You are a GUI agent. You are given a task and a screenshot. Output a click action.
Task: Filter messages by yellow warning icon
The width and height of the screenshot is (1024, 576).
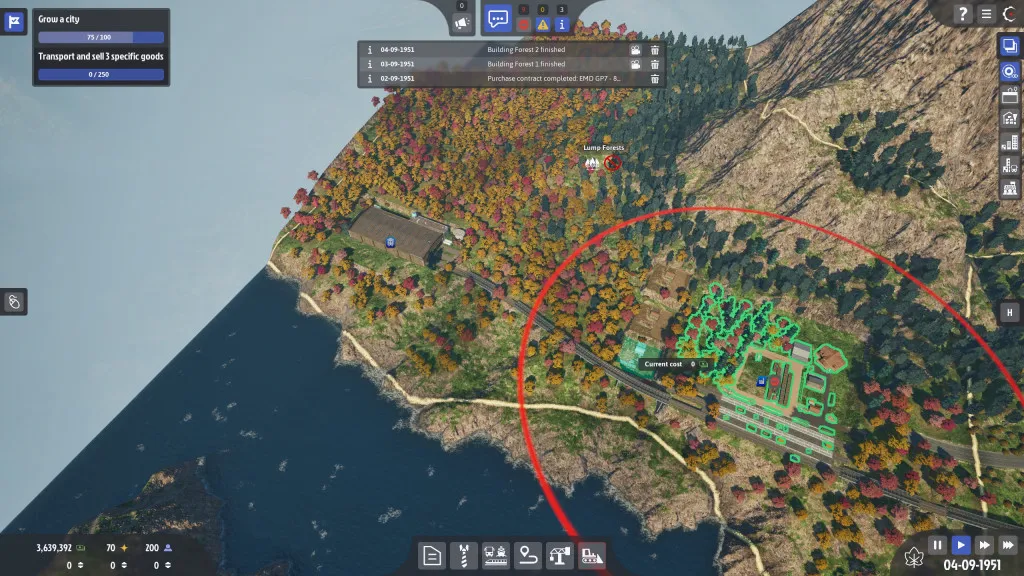coord(542,24)
